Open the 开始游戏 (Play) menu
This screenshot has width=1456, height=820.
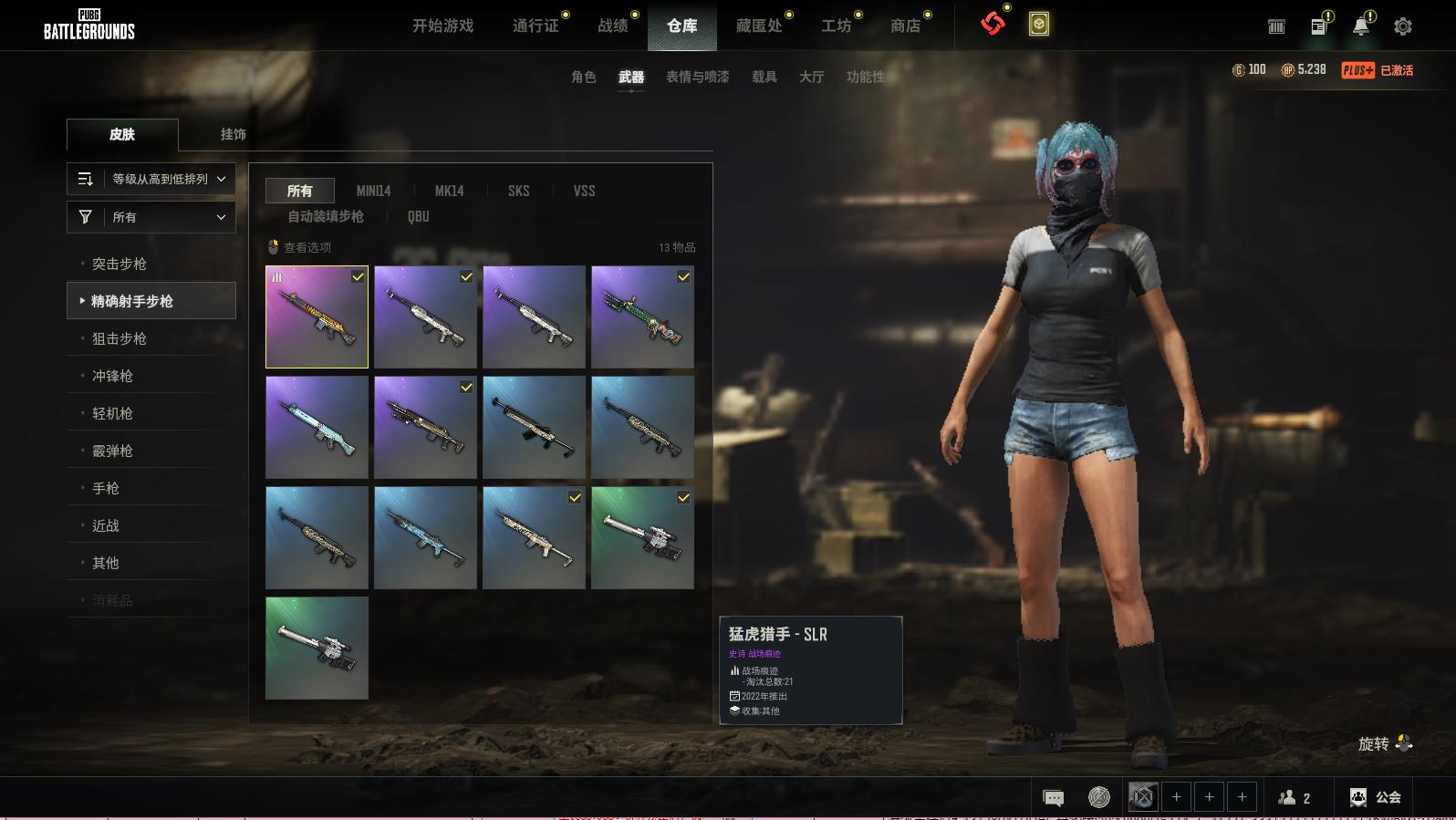pos(442,26)
